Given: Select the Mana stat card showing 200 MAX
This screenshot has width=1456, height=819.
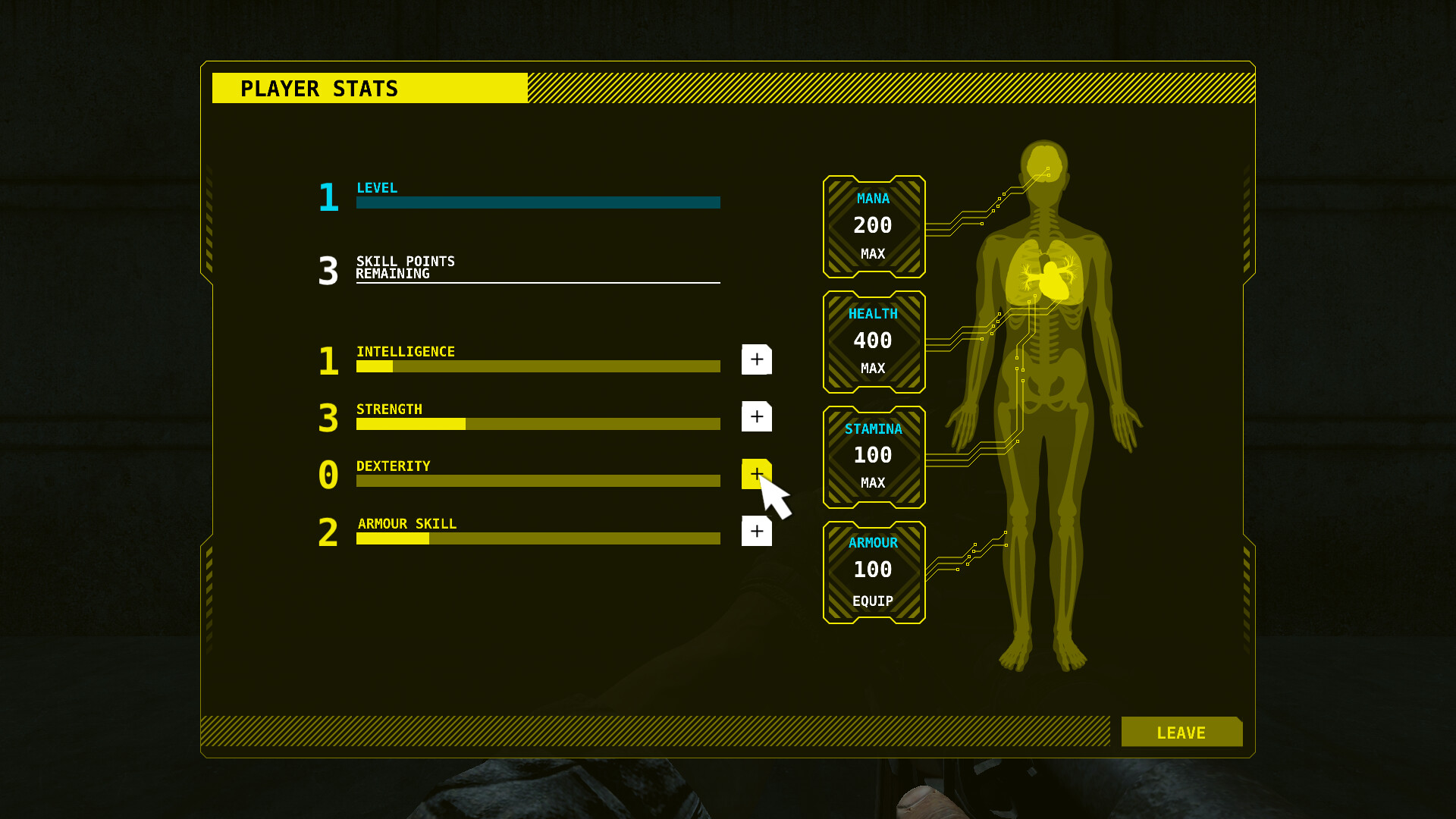Looking at the screenshot, I should 874,227.
